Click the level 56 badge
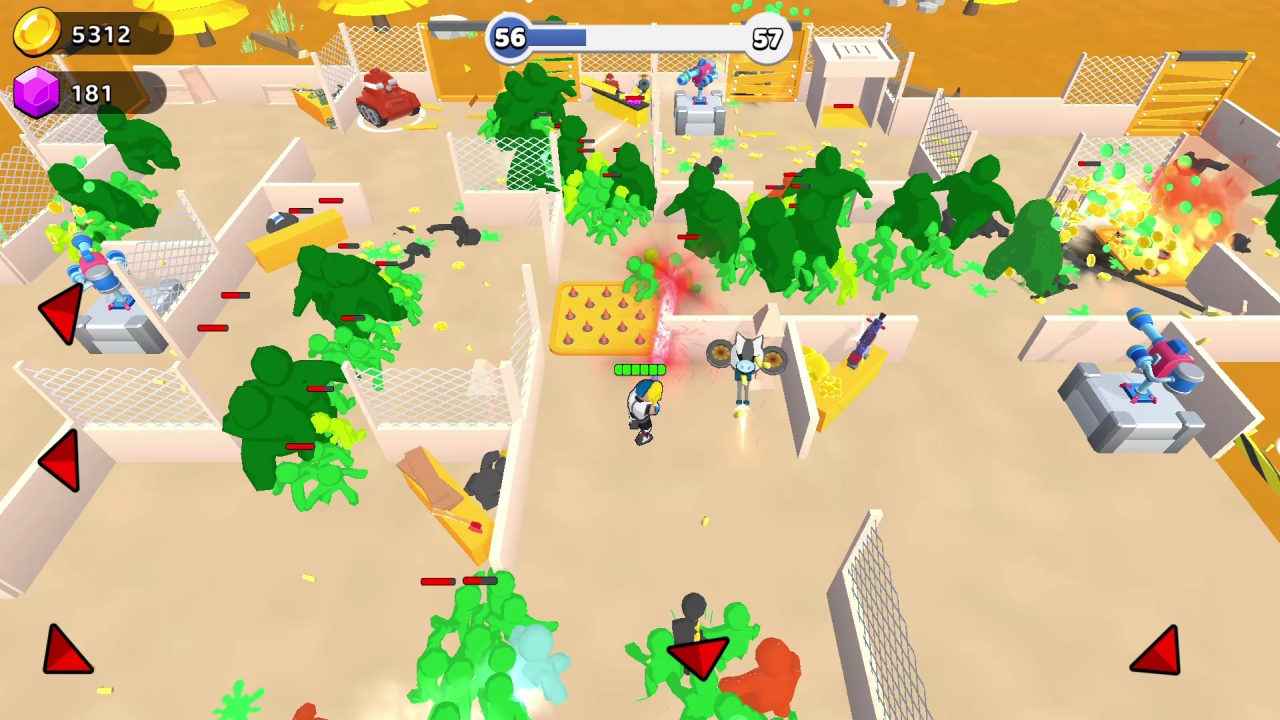This screenshot has height=720, width=1280. (x=508, y=39)
